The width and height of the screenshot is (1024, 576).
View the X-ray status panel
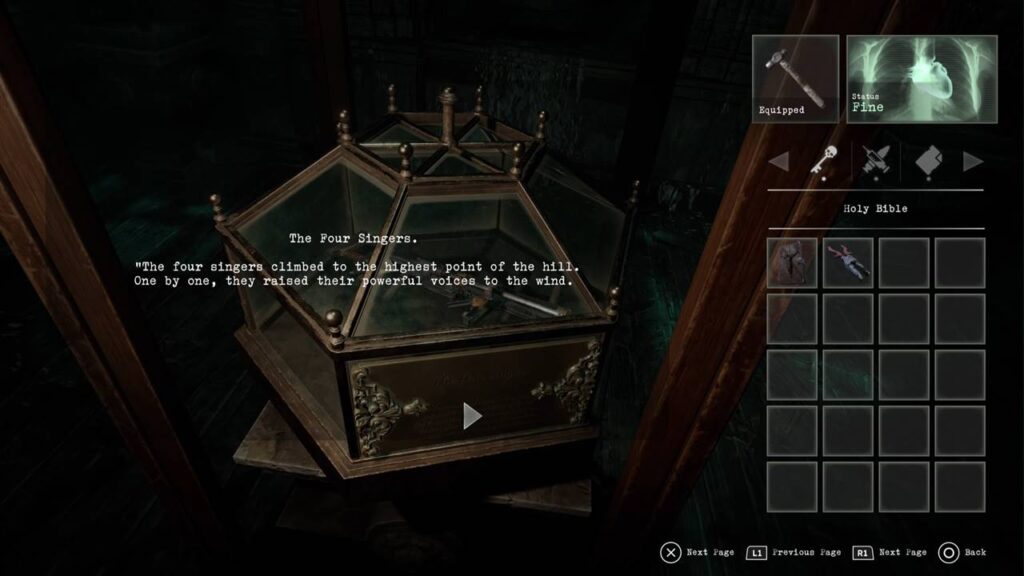(921, 79)
